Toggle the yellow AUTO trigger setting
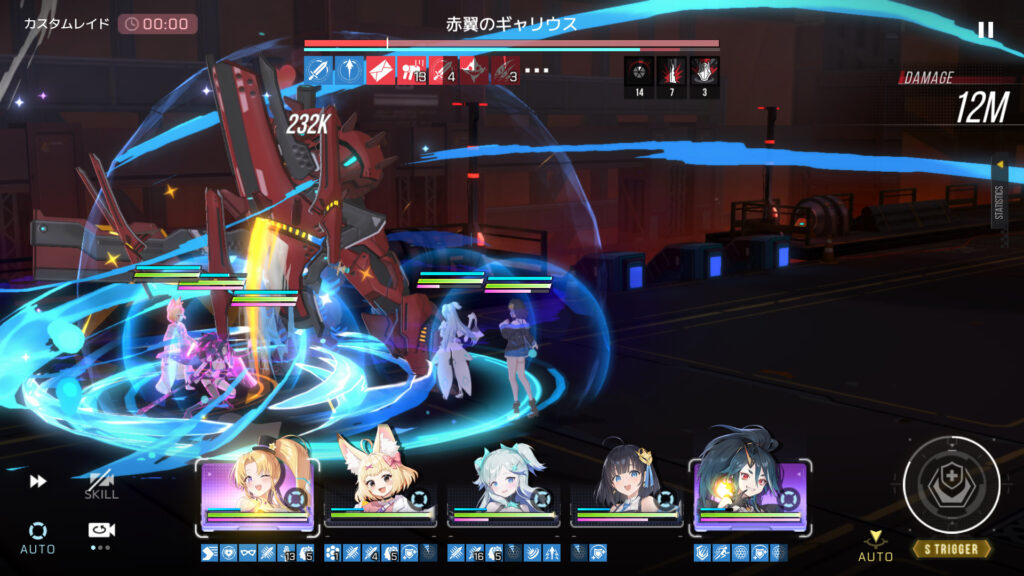The width and height of the screenshot is (1024, 576). click(x=876, y=546)
